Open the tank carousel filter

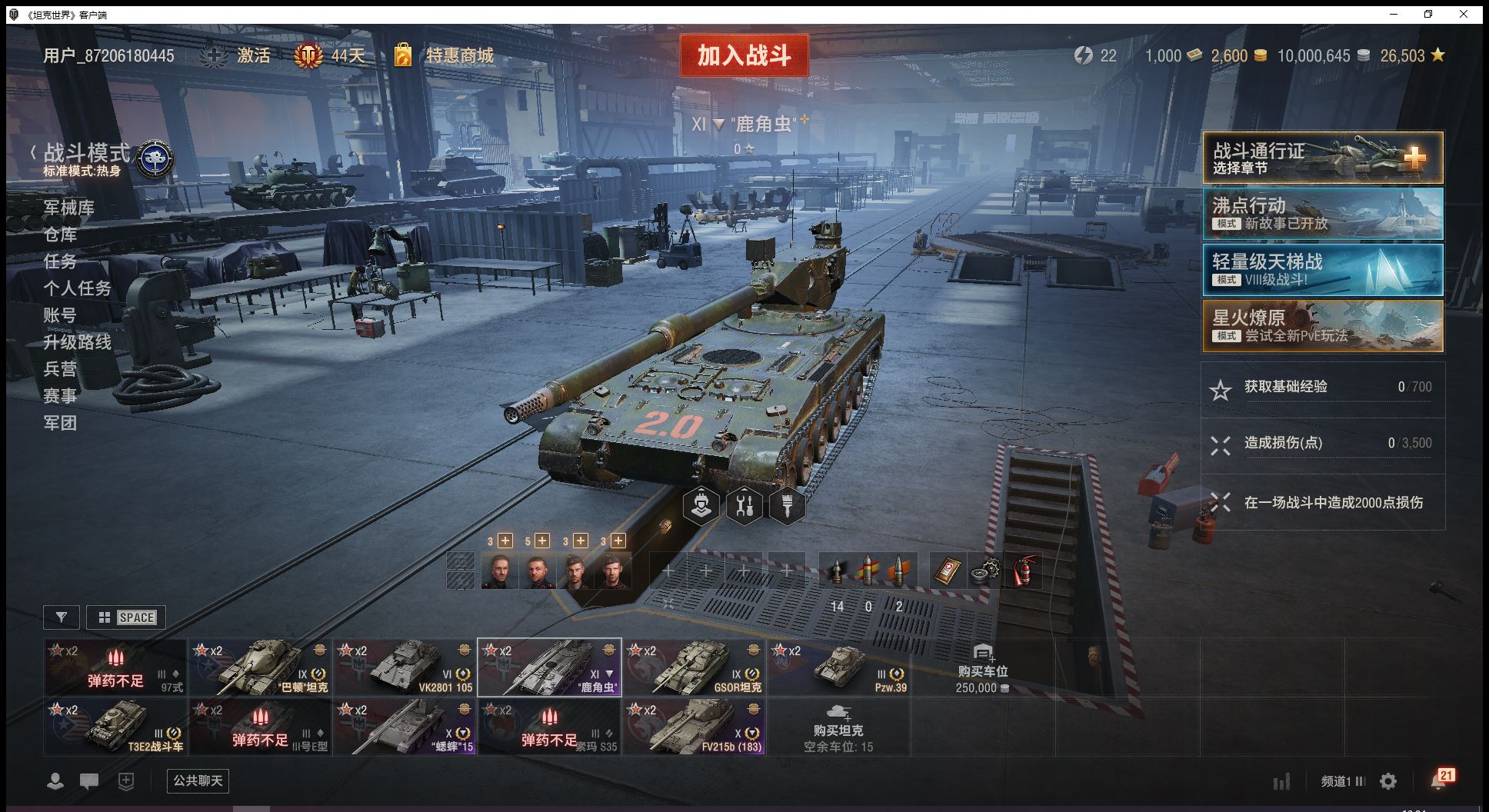62,617
